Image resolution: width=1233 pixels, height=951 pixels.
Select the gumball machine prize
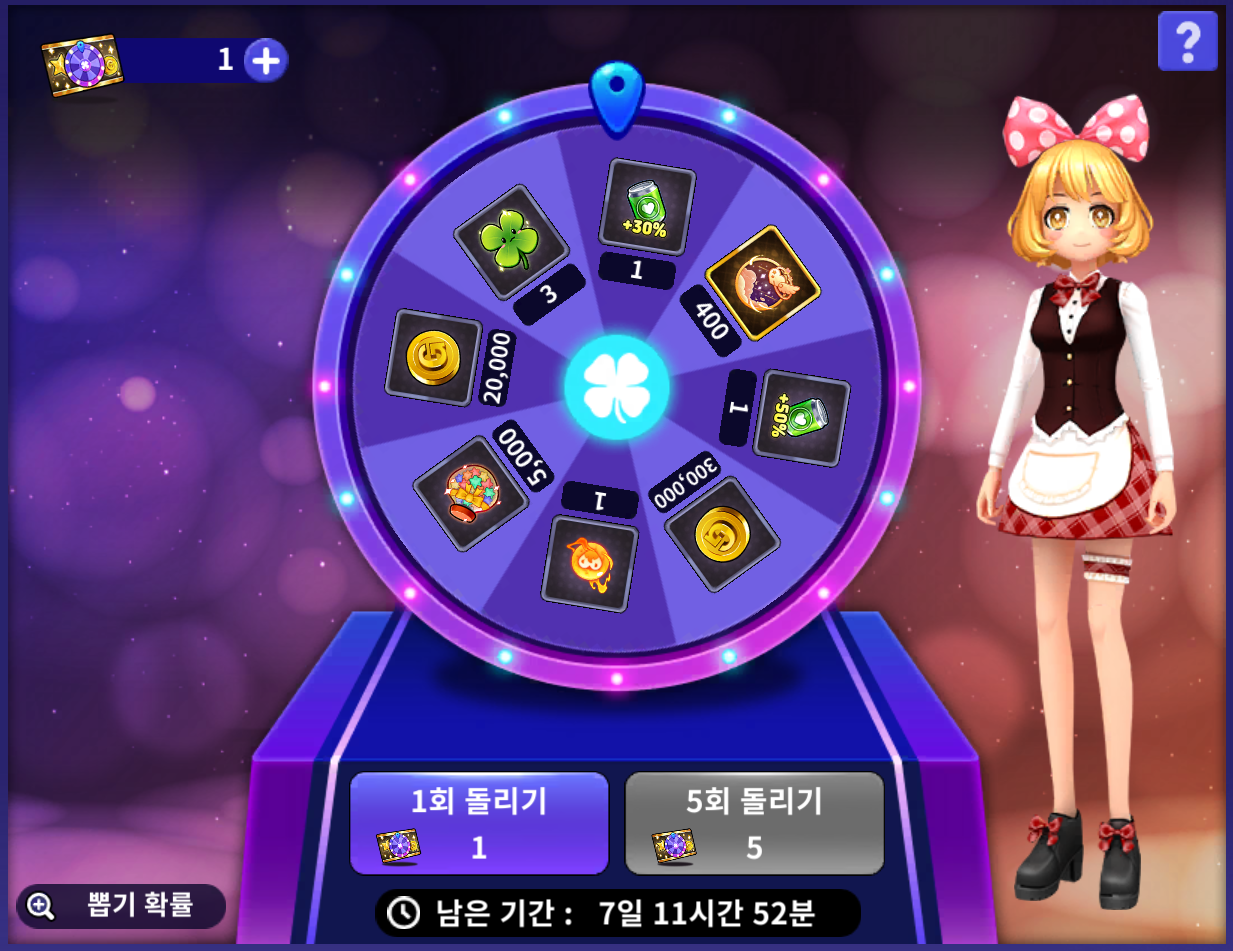click(470, 492)
